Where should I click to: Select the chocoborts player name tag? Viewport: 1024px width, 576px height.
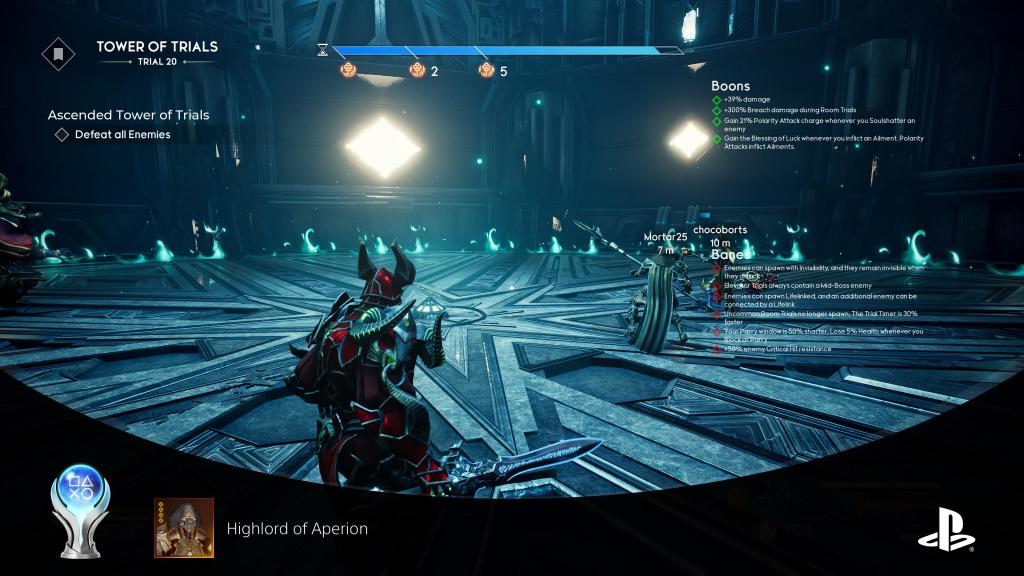720,230
